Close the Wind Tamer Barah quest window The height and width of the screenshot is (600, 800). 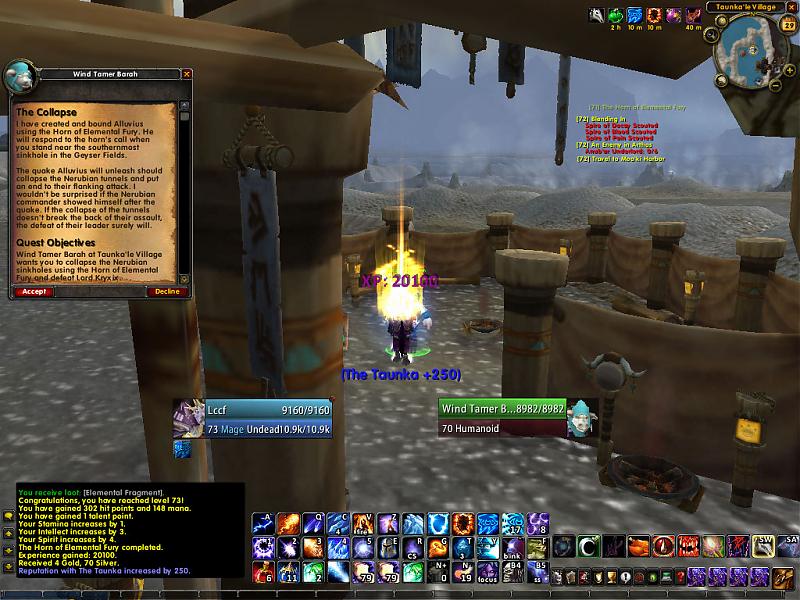point(186,74)
